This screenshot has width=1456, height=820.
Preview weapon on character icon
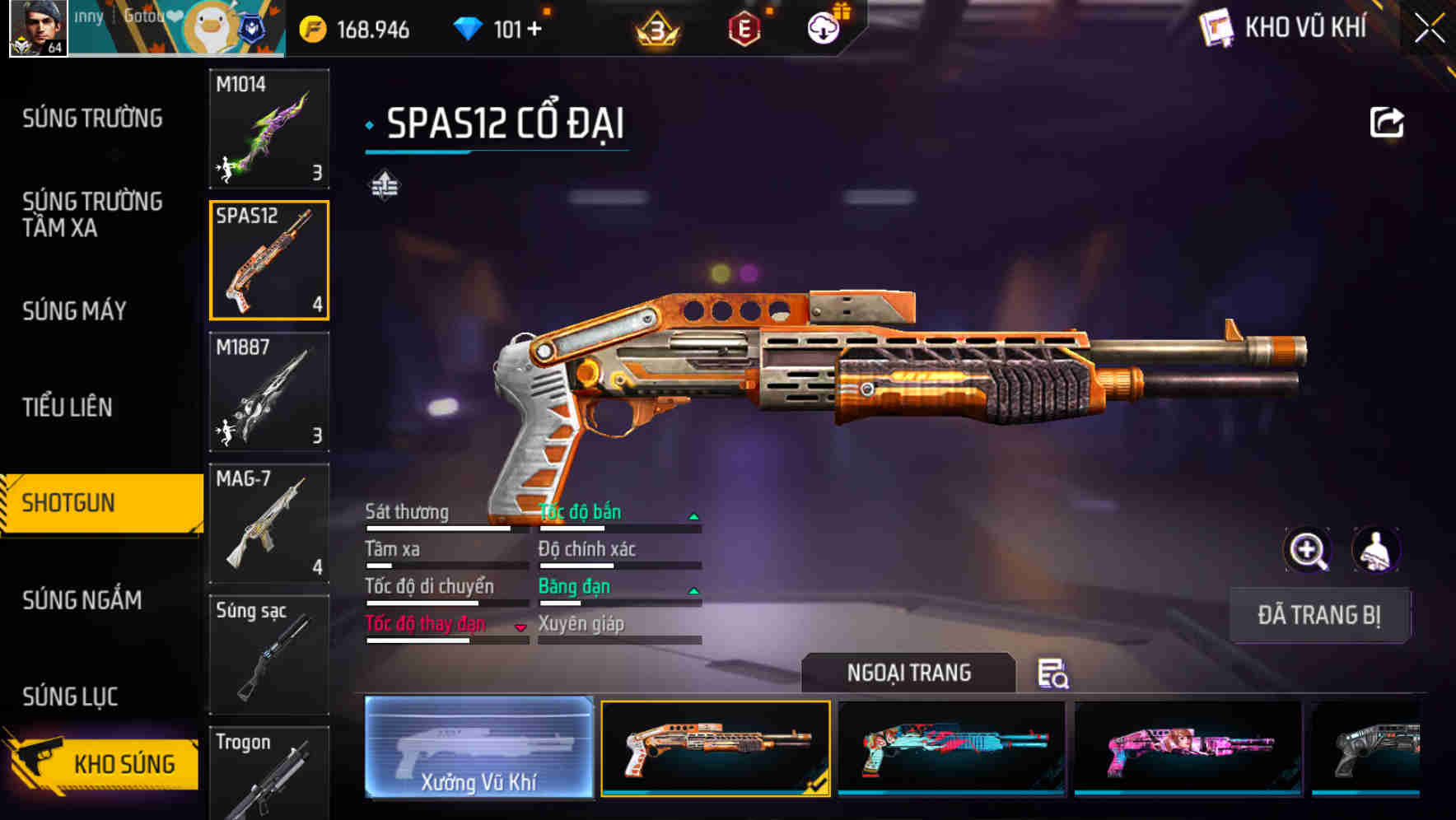pyautogui.click(x=1375, y=550)
